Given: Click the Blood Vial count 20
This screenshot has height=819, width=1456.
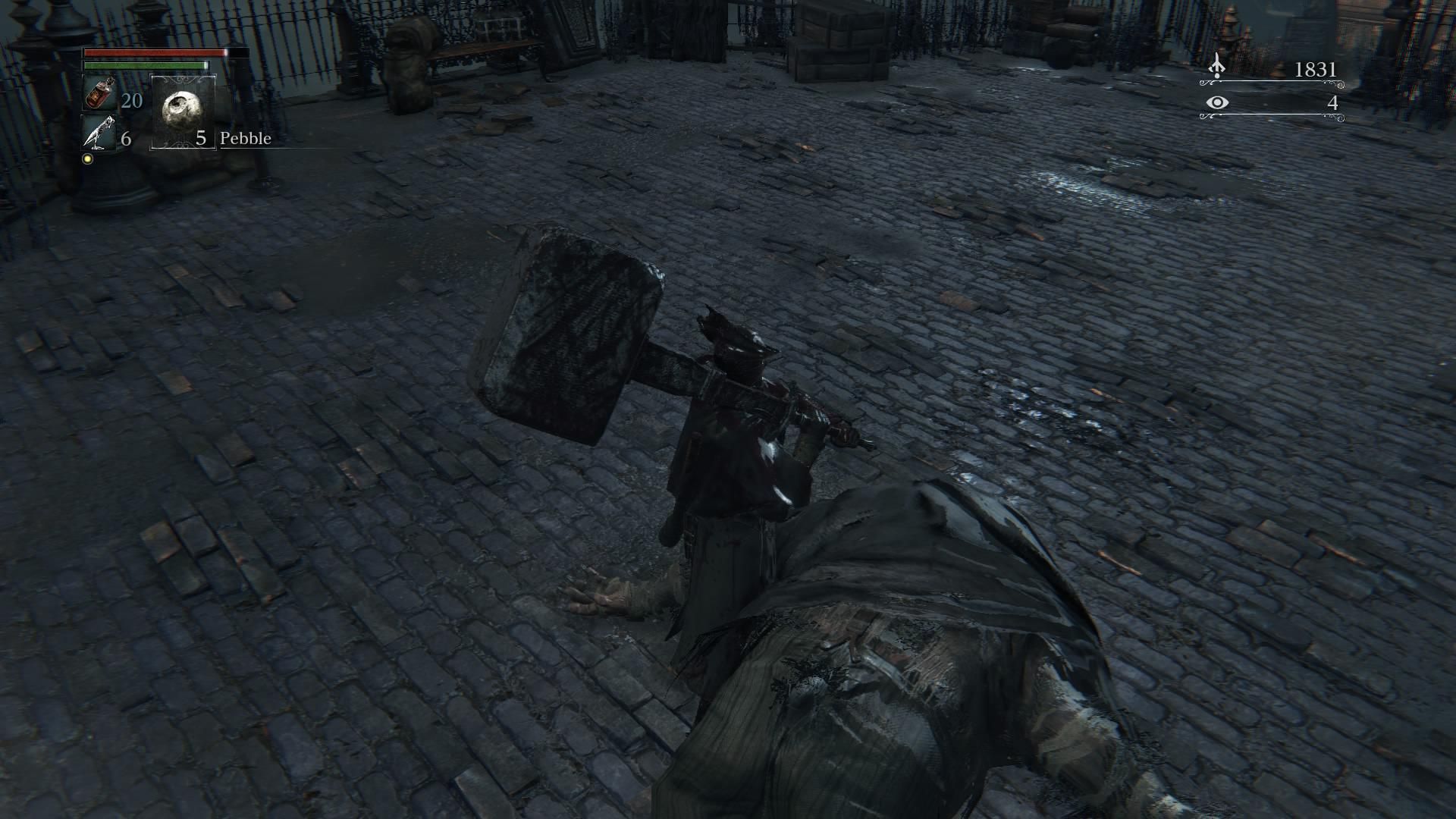Looking at the screenshot, I should pyautogui.click(x=130, y=100).
